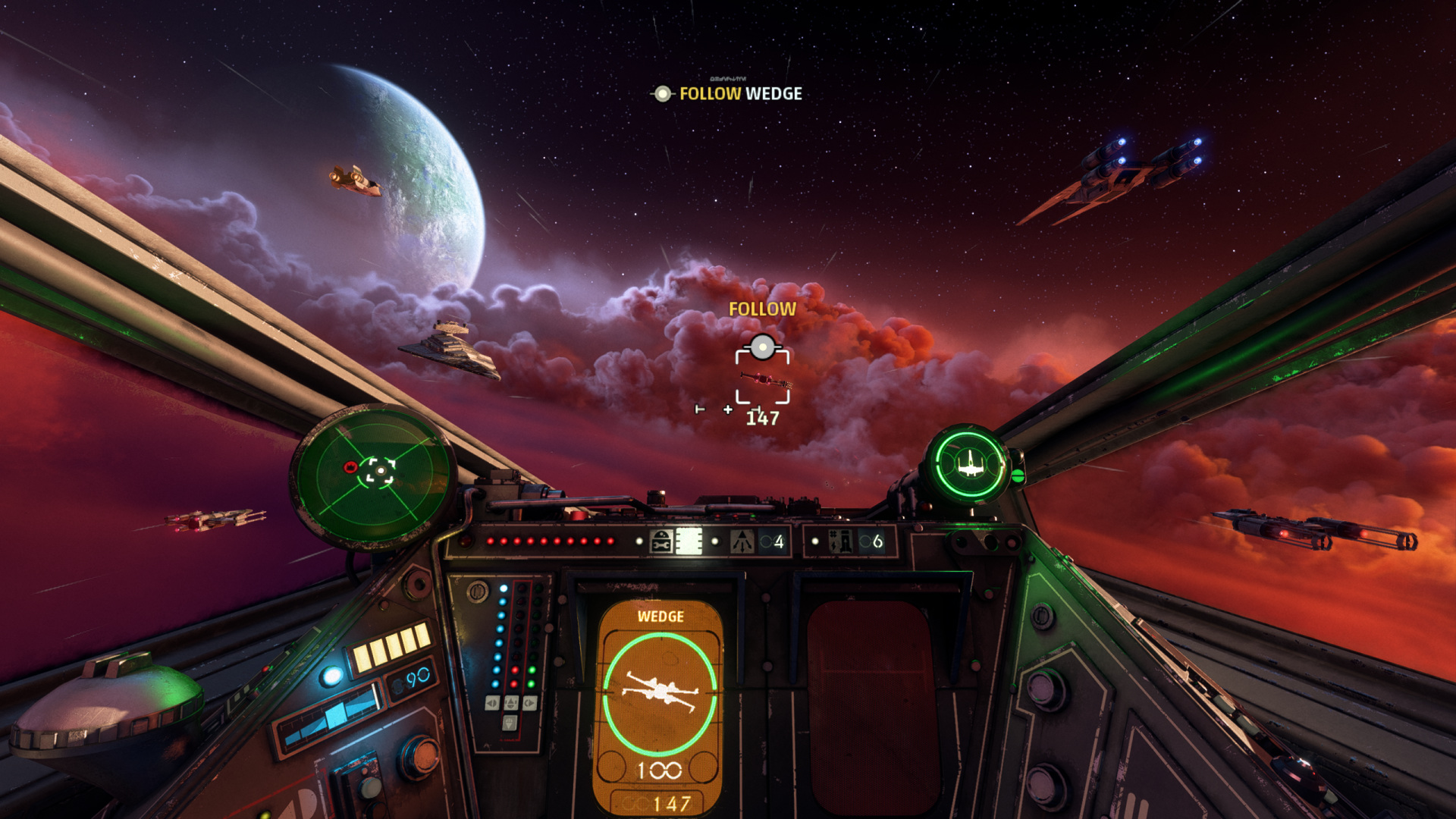Activate the repair astromech icon

661,541
